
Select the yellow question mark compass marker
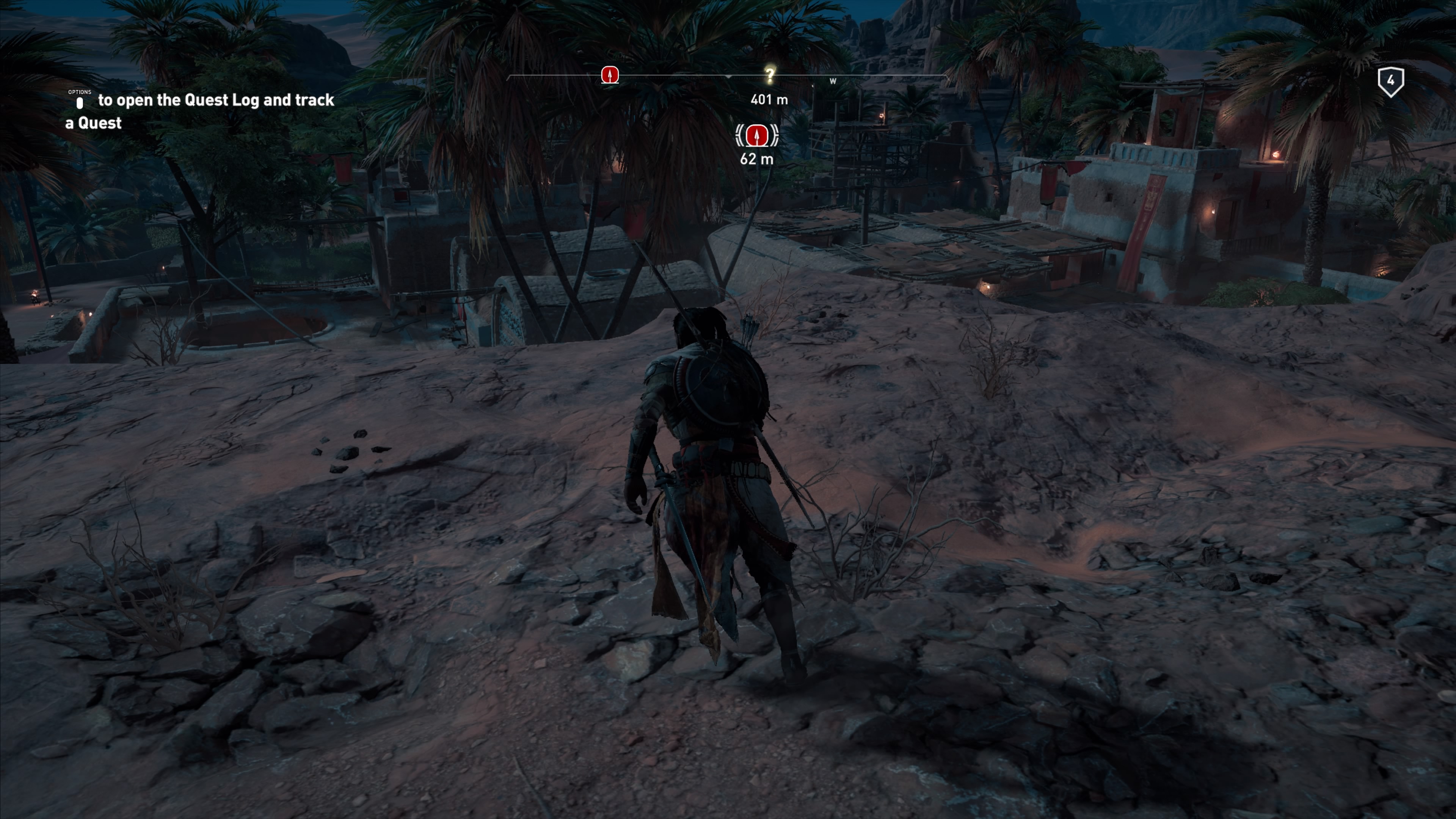coord(769,75)
